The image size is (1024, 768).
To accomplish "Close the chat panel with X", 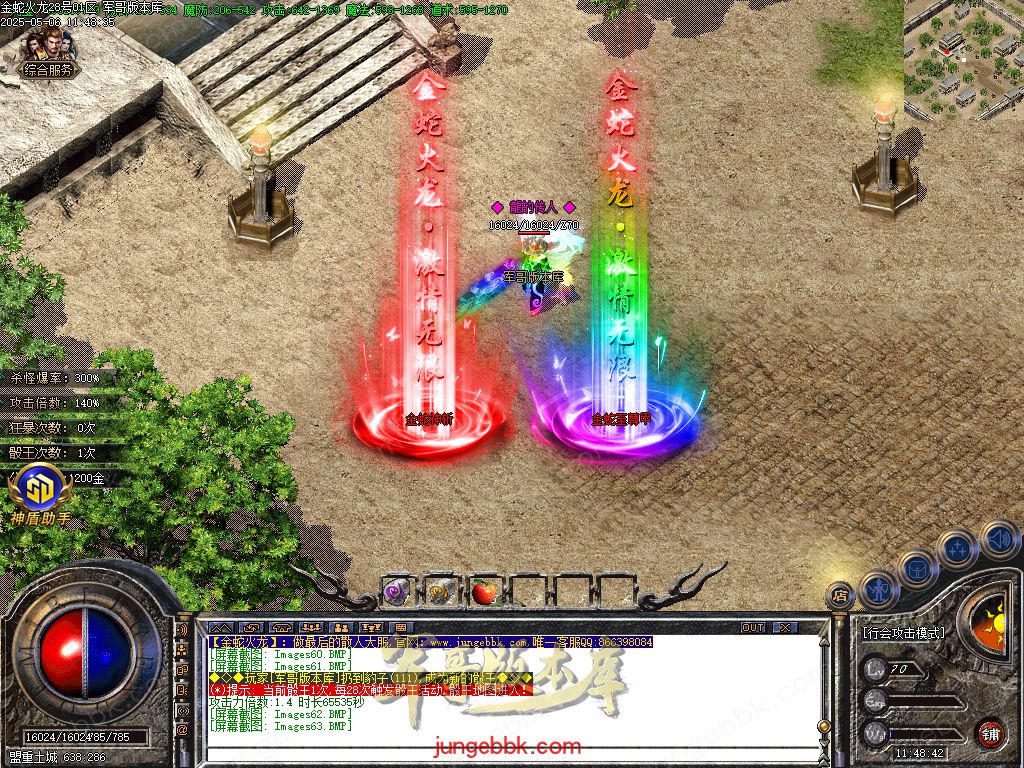I will (785, 627).
